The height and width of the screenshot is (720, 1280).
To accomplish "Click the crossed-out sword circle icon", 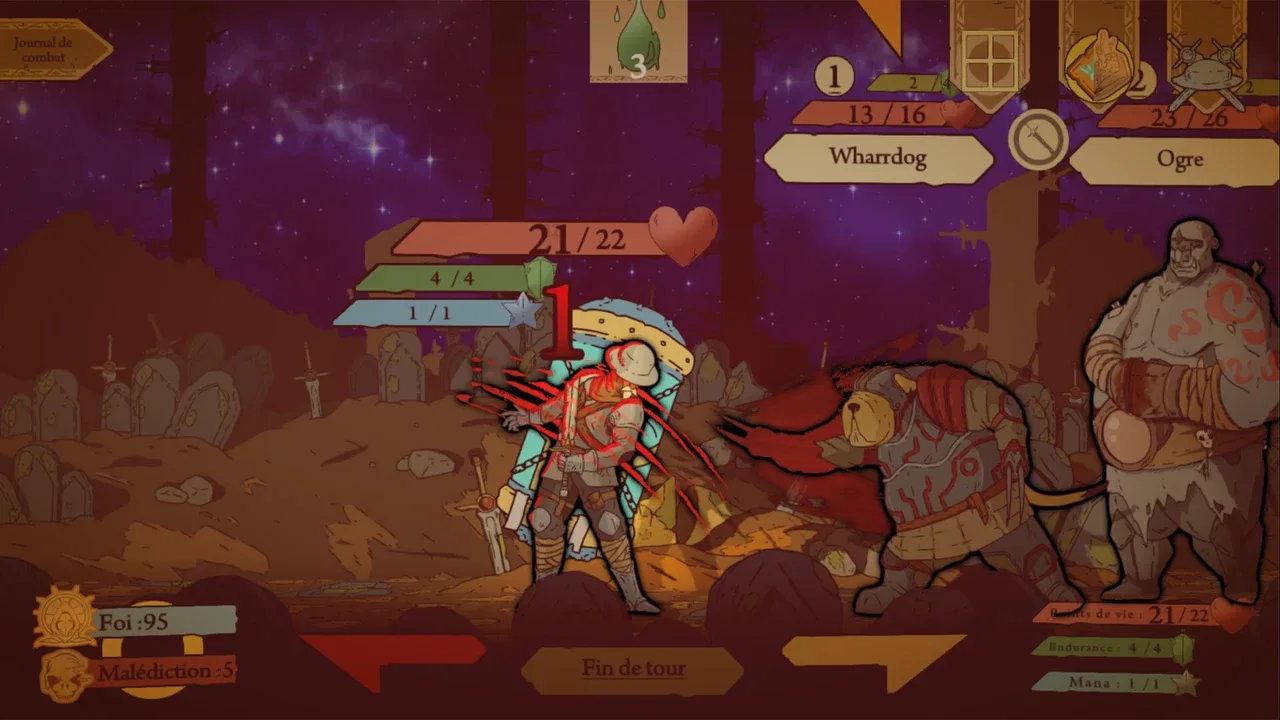I will [1038, 140].
